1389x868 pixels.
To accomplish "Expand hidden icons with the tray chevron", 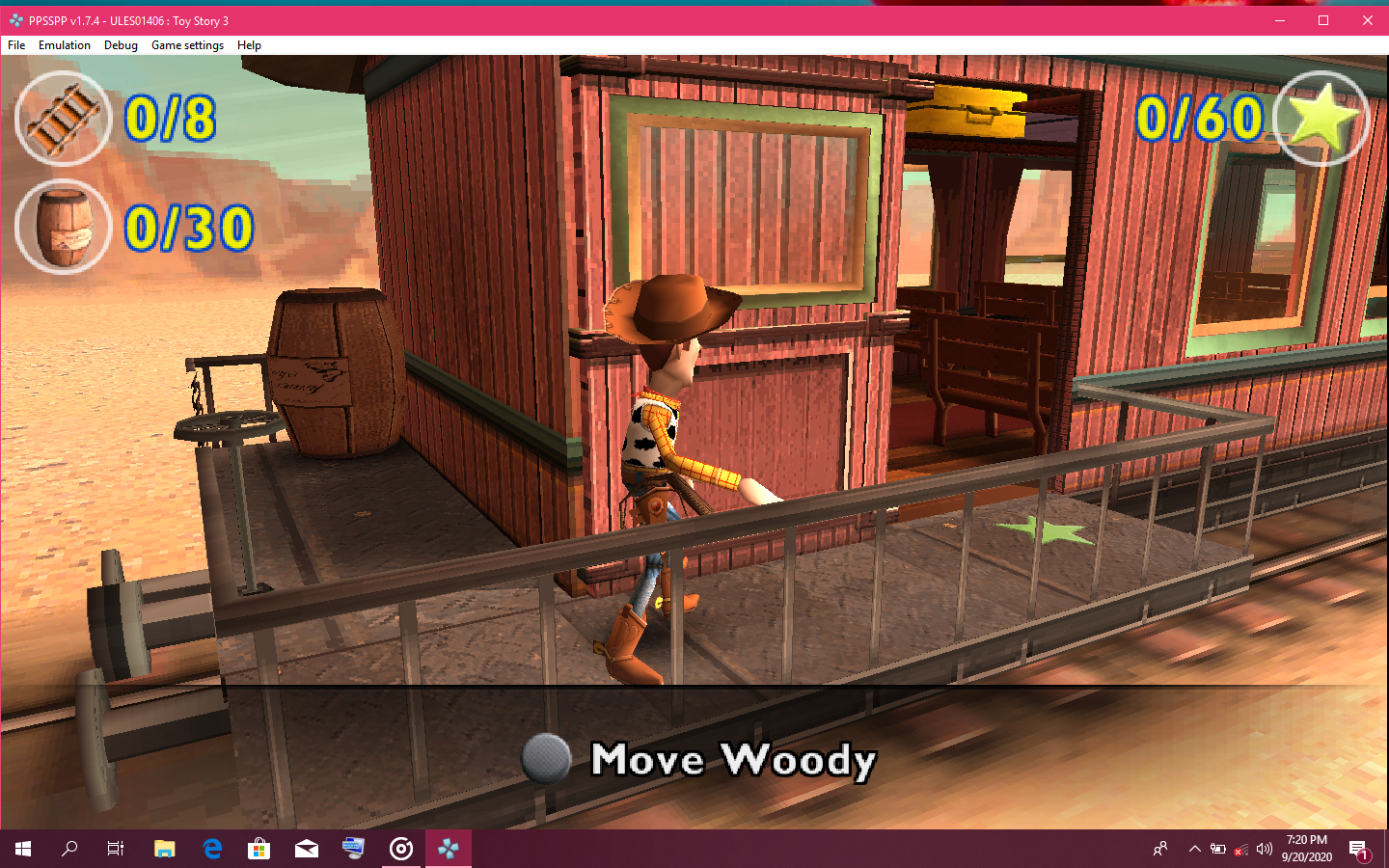I will [1194, 850].
